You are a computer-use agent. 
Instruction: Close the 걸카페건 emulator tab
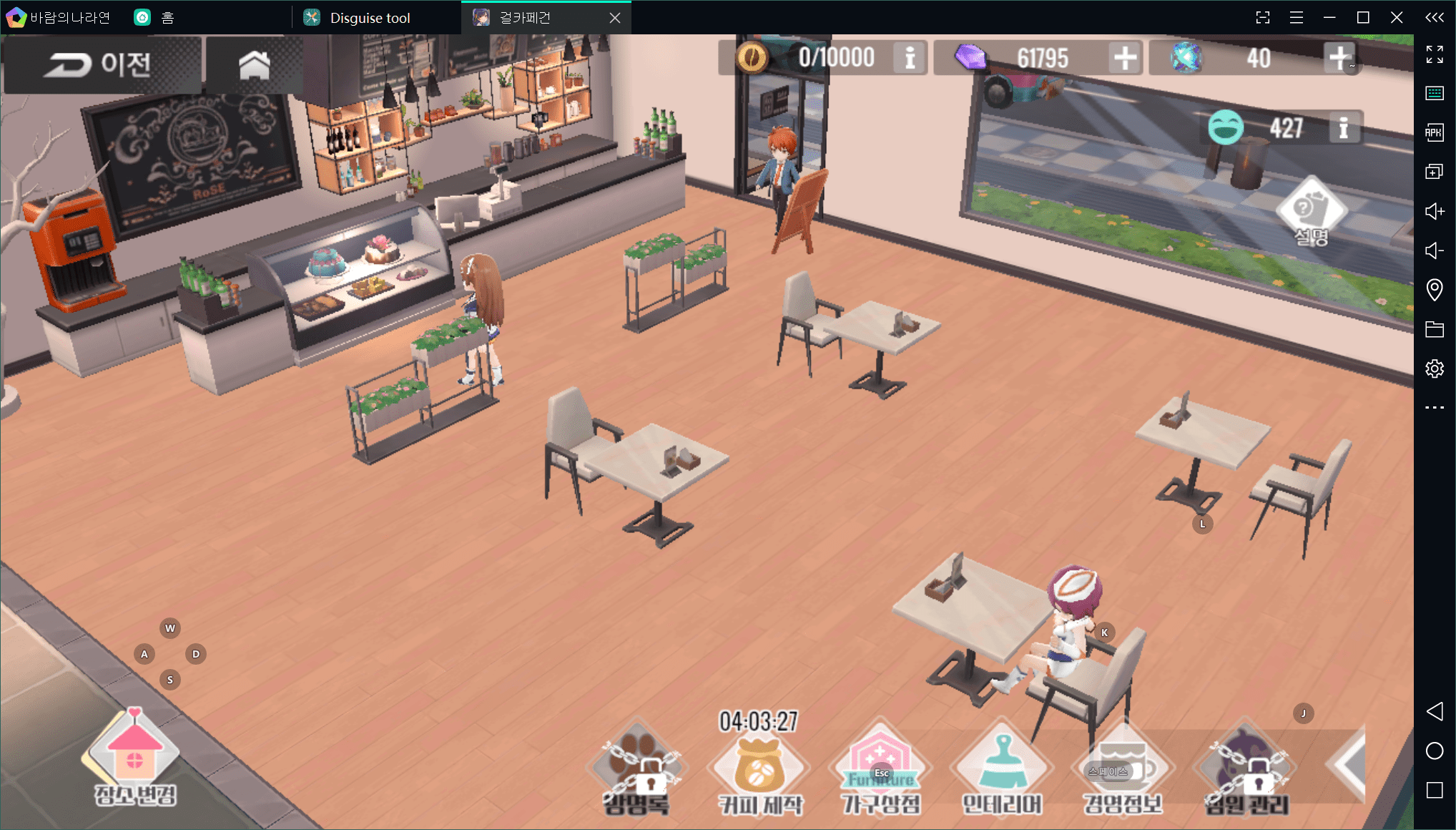click(x=615, y=18)
